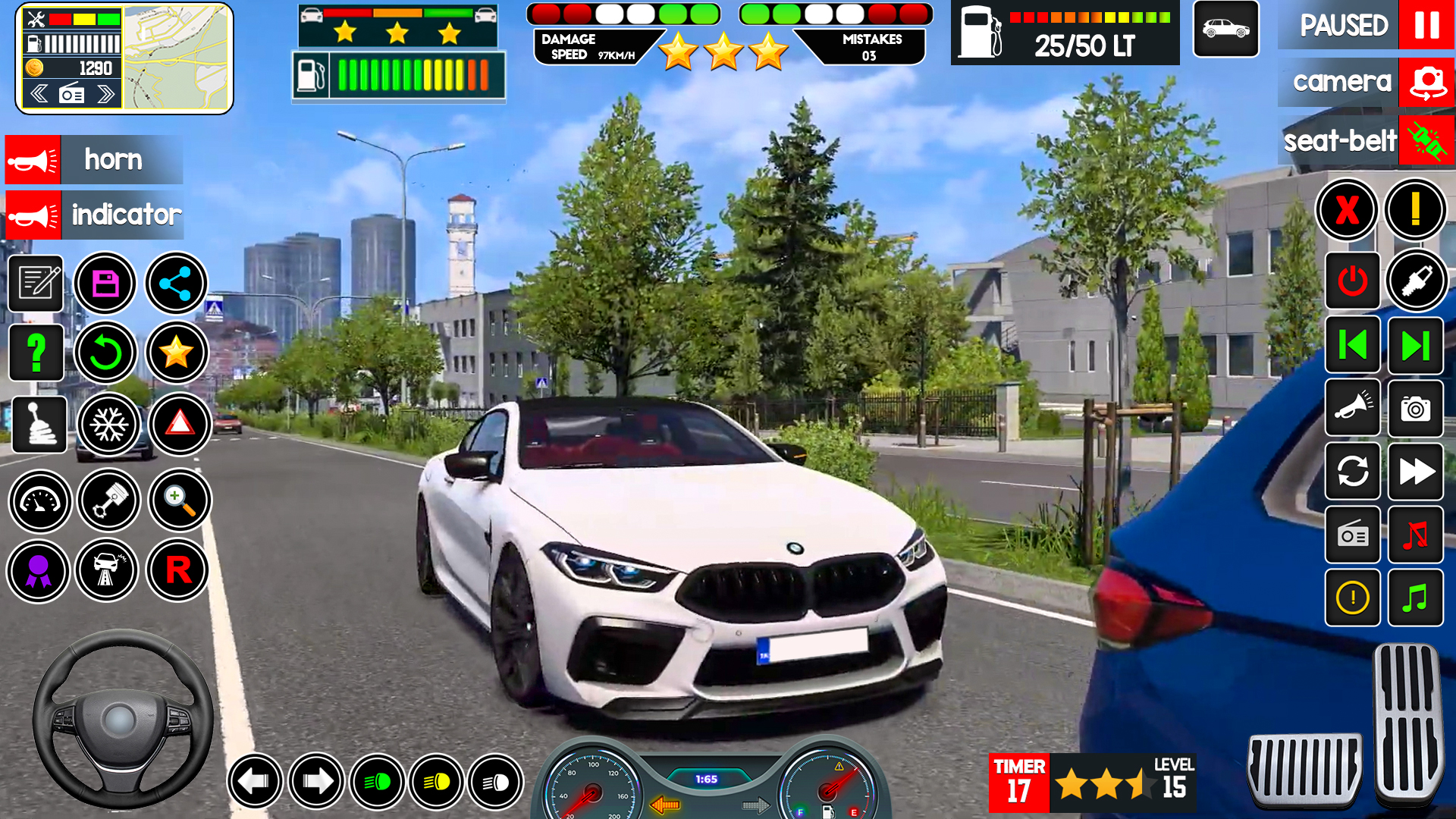This screenshot has height=819, width=1456.
Task: Signal left with the left arrow button
Action: click(255, 781)
